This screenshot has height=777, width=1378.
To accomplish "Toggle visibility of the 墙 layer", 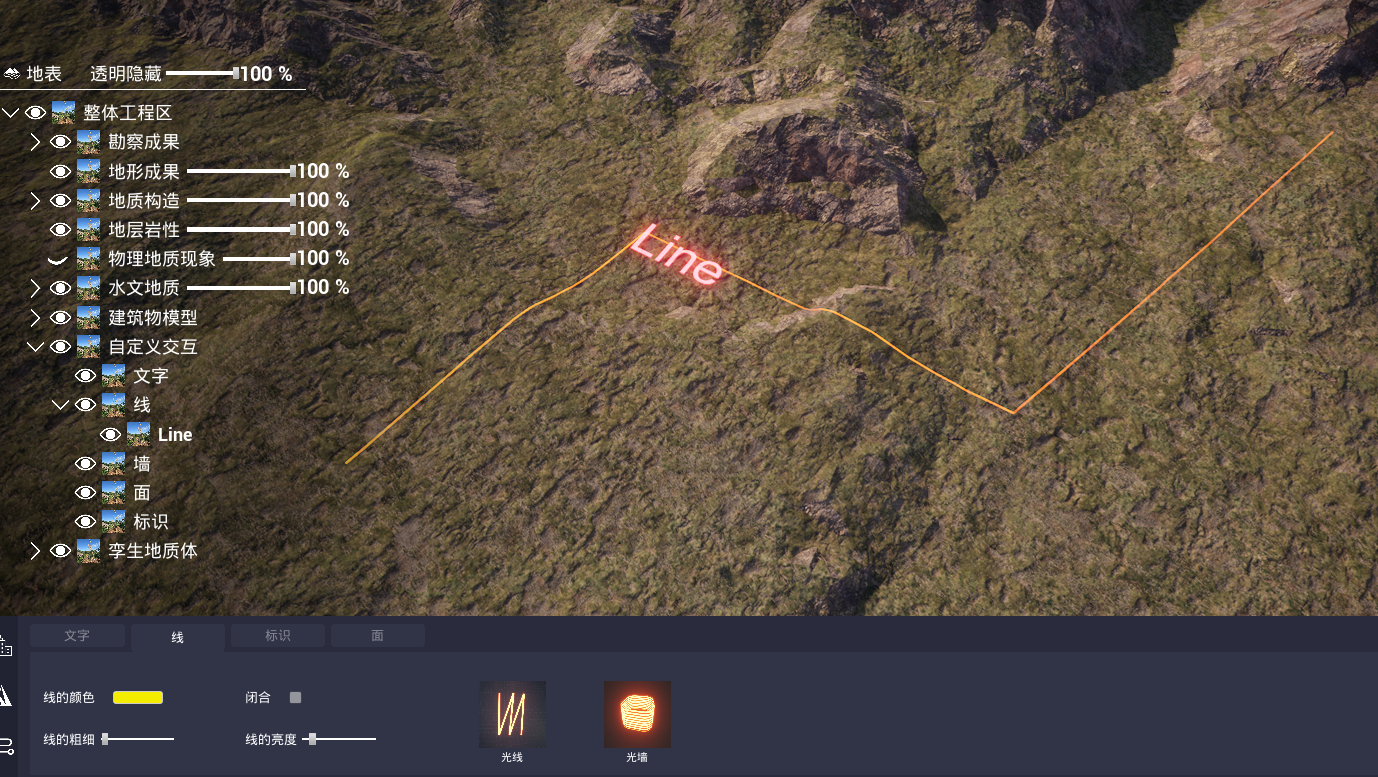I will click(x=86, y=464).
